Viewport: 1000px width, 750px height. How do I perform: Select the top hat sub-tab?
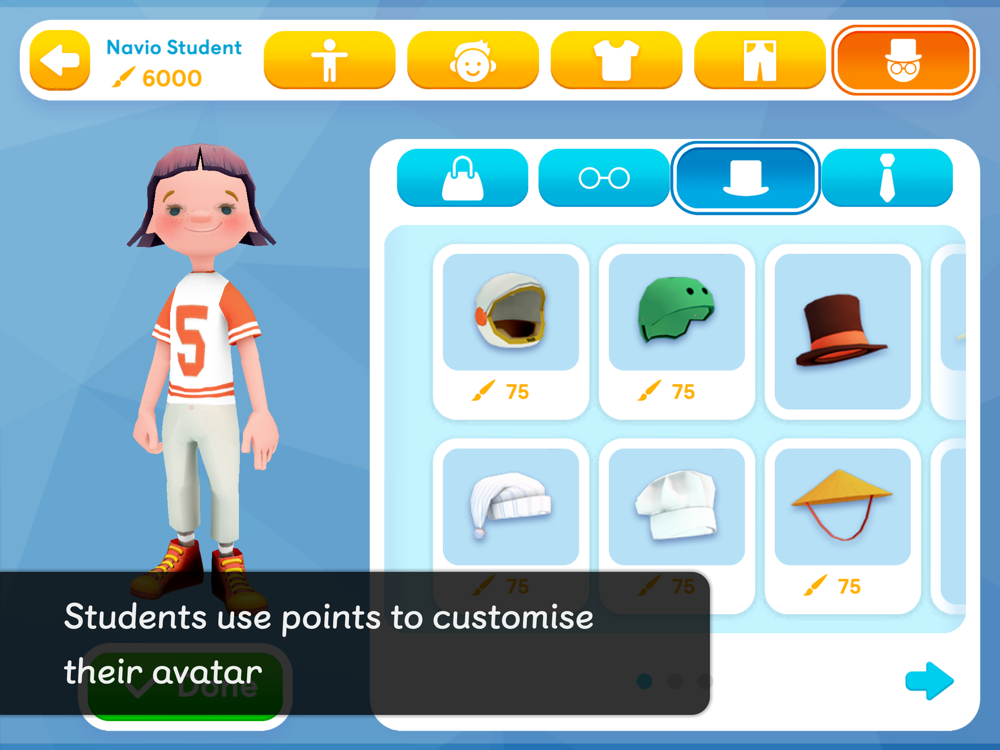[746, 178]
